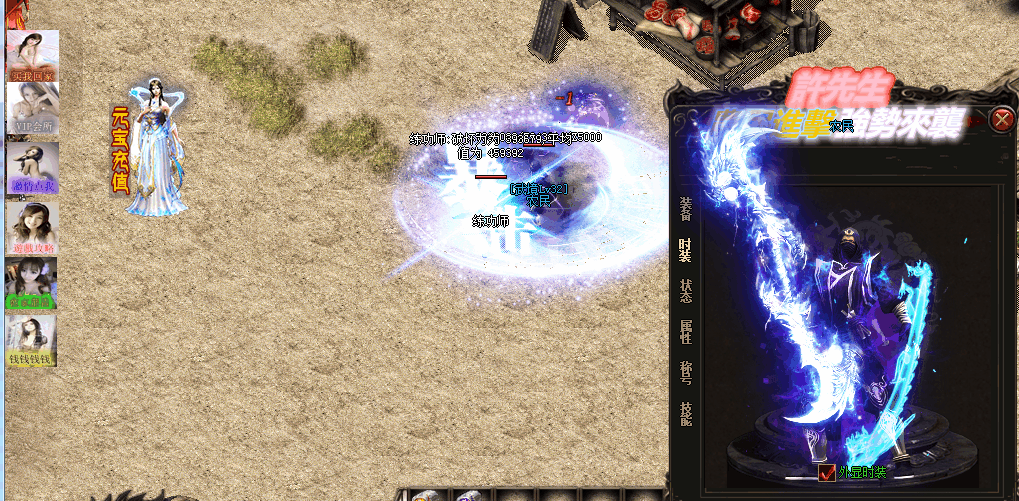Click the 激情点我 portrait shortcut
Viewport: 1019px width, 501px height.
tap(33, 167)
